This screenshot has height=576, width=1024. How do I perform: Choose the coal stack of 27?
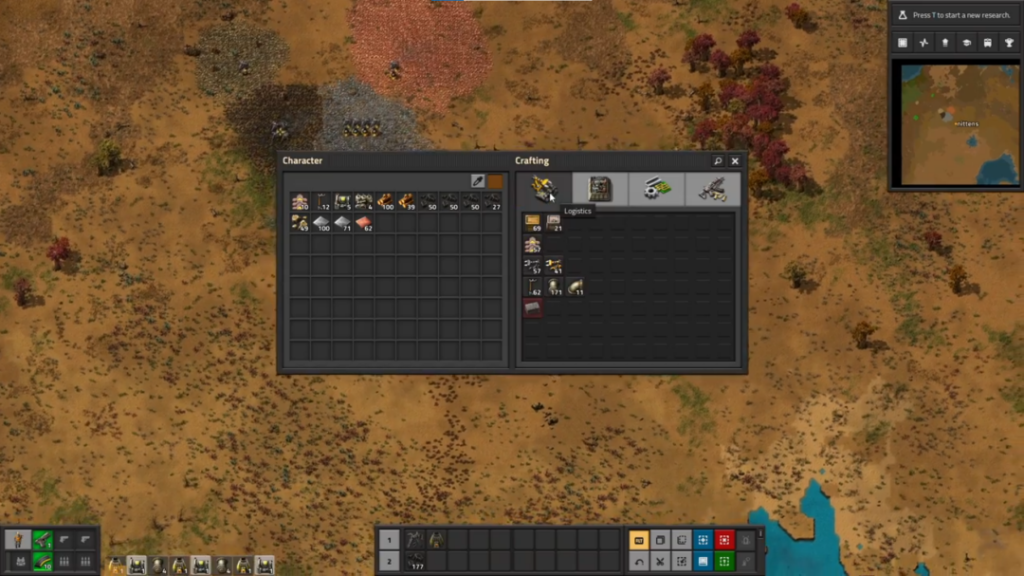click(493, 202)
